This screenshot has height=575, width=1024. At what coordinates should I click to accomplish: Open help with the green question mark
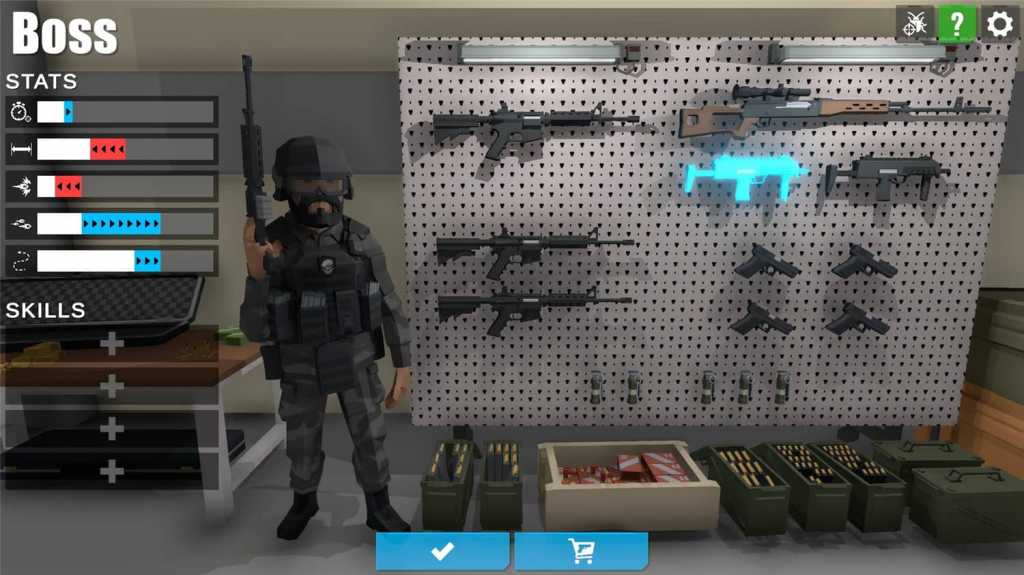click(x=957, y=24)
